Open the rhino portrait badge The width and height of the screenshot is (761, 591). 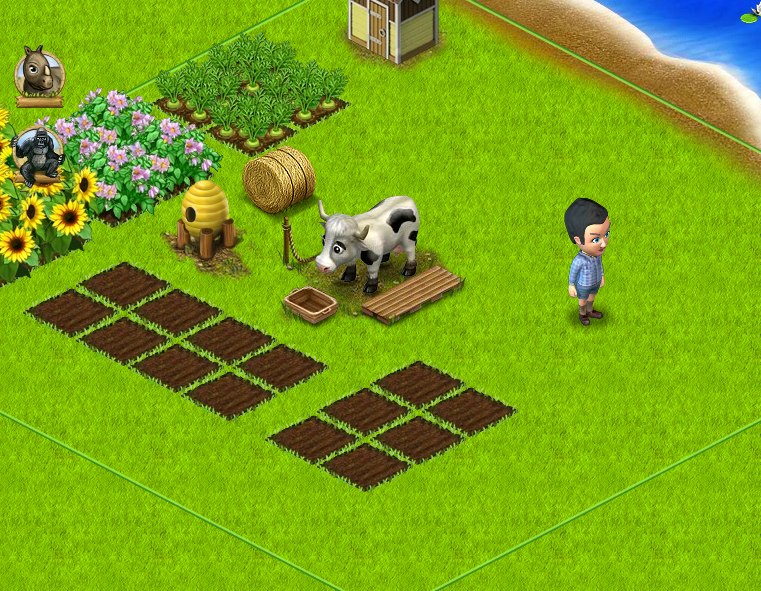[x=39, y=71]
